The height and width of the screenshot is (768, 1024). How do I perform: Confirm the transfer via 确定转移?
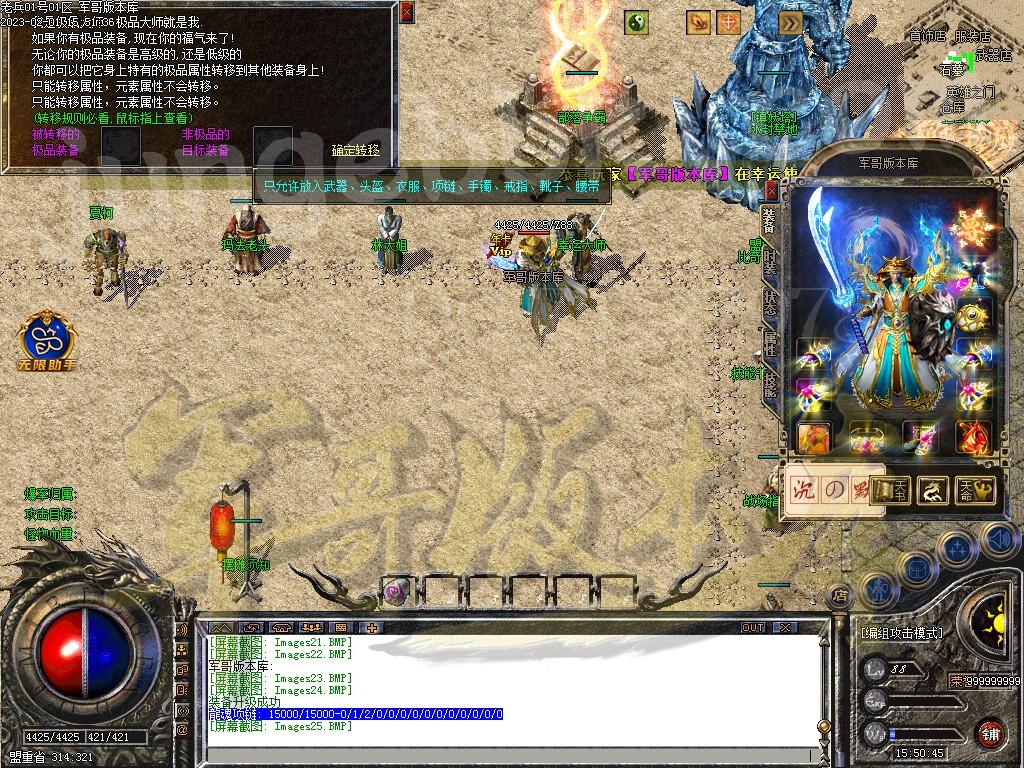tap(356, 150)
